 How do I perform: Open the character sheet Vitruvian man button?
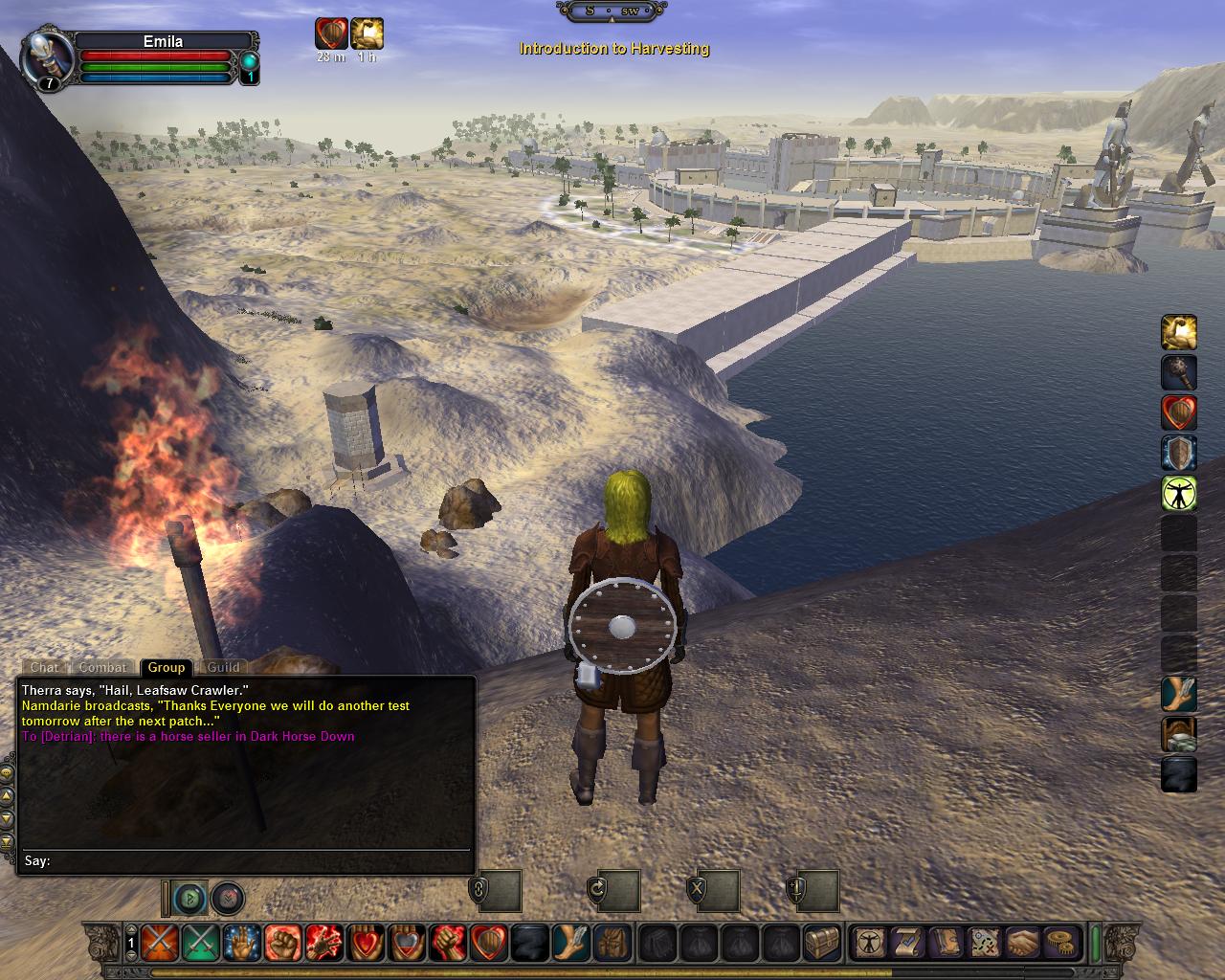point(871,943)
